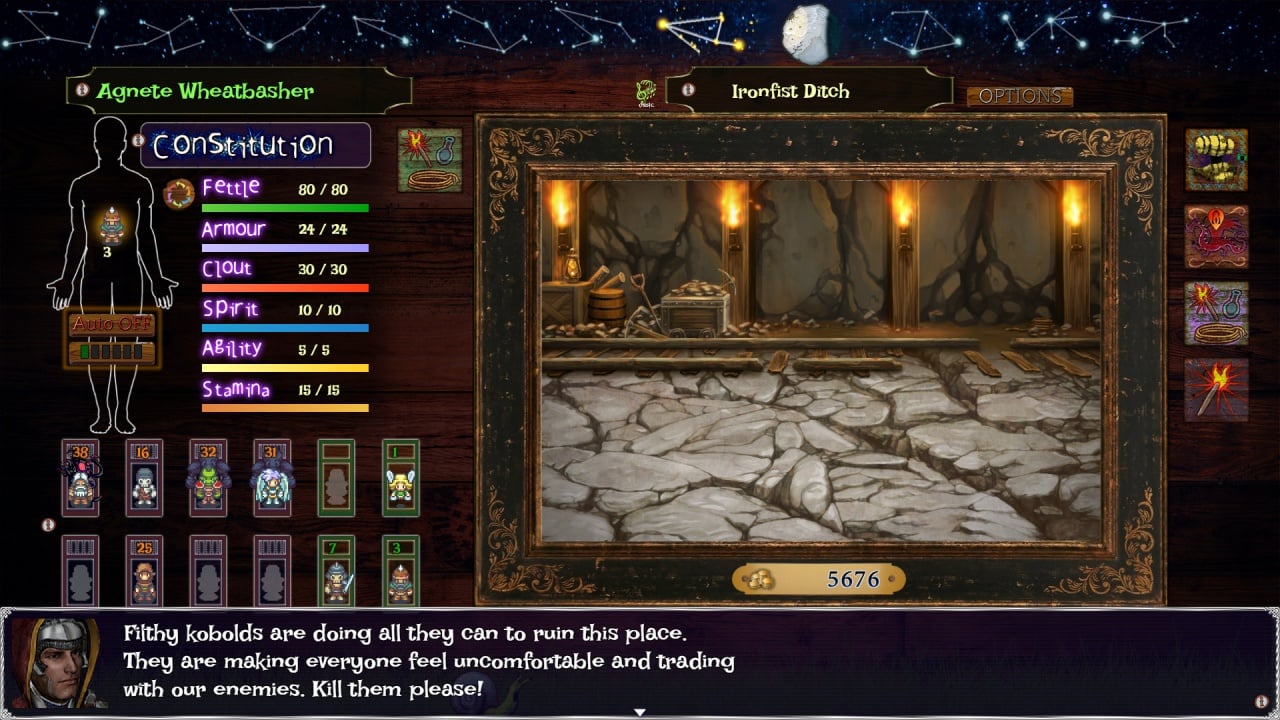
Task: Choose the level 32 green orc card
Action: (x=208, y=478)
